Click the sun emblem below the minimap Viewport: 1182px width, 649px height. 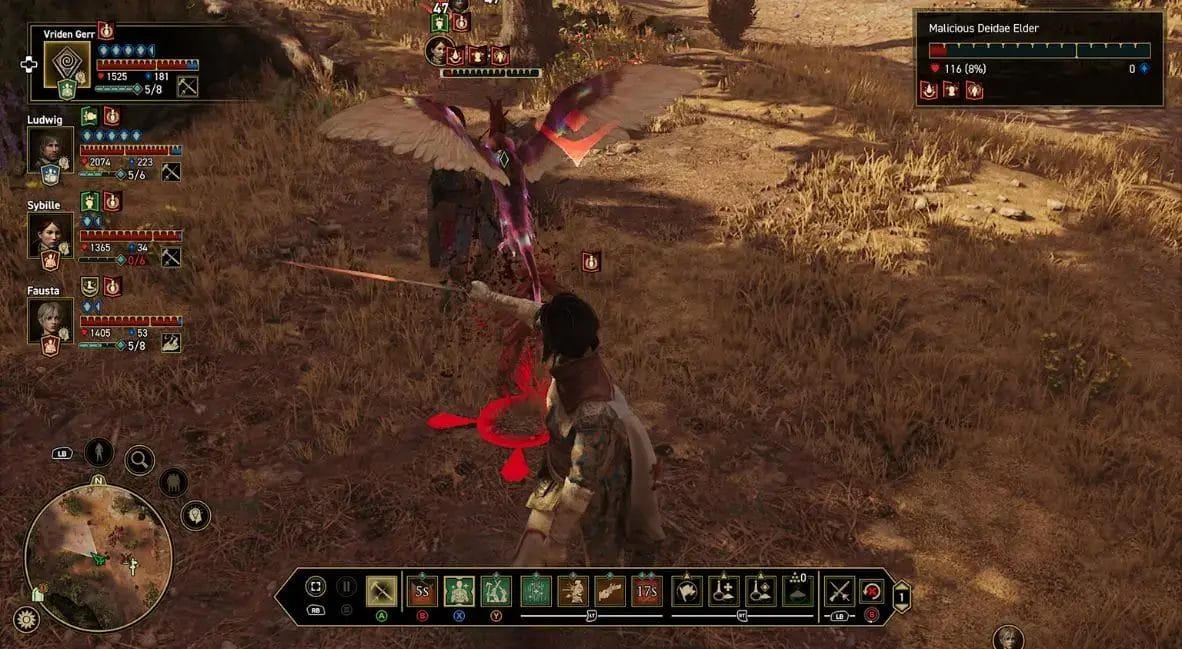click(26, 619)
